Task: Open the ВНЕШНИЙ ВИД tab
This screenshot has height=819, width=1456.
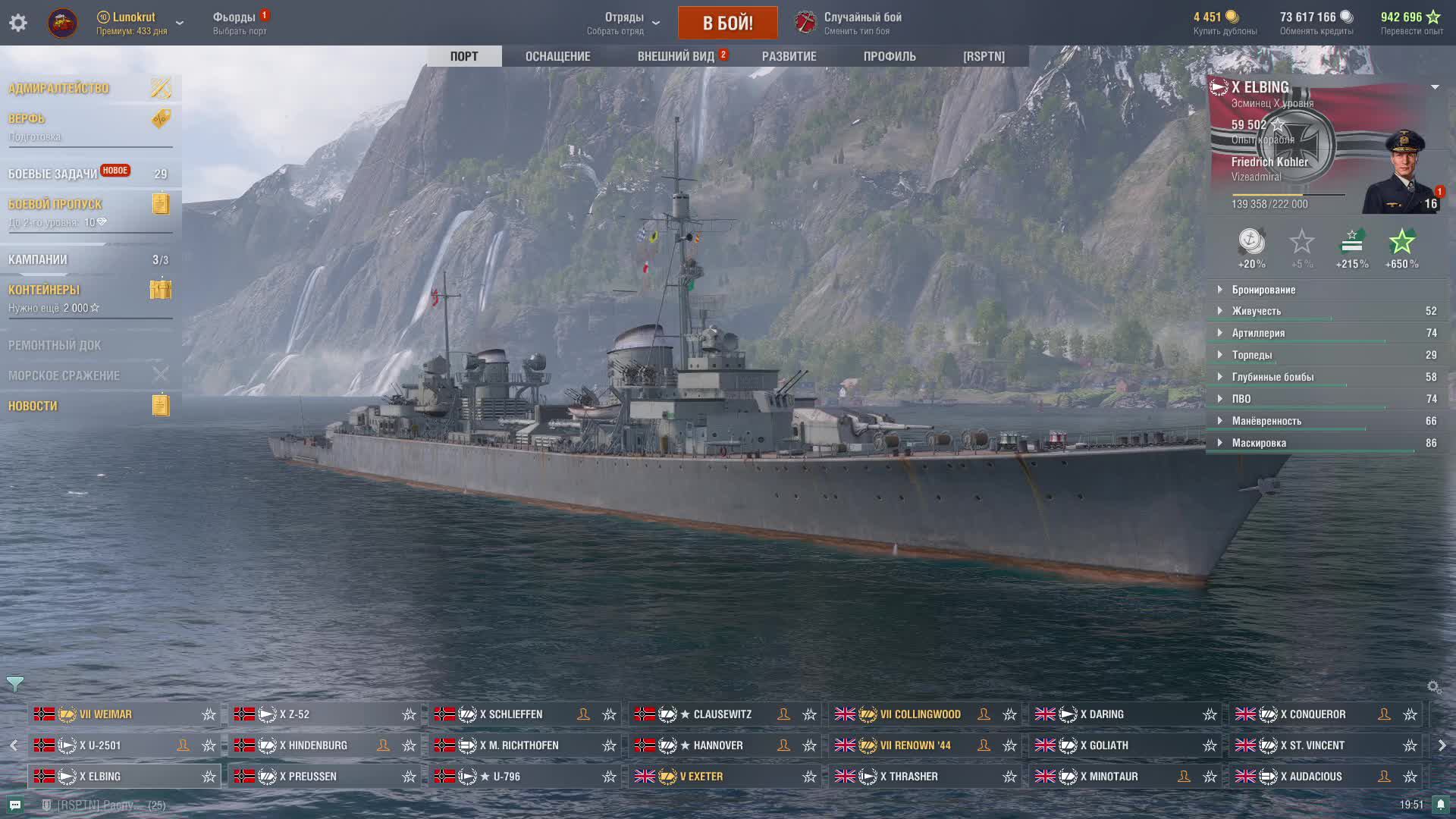Action: click(676, 56)
